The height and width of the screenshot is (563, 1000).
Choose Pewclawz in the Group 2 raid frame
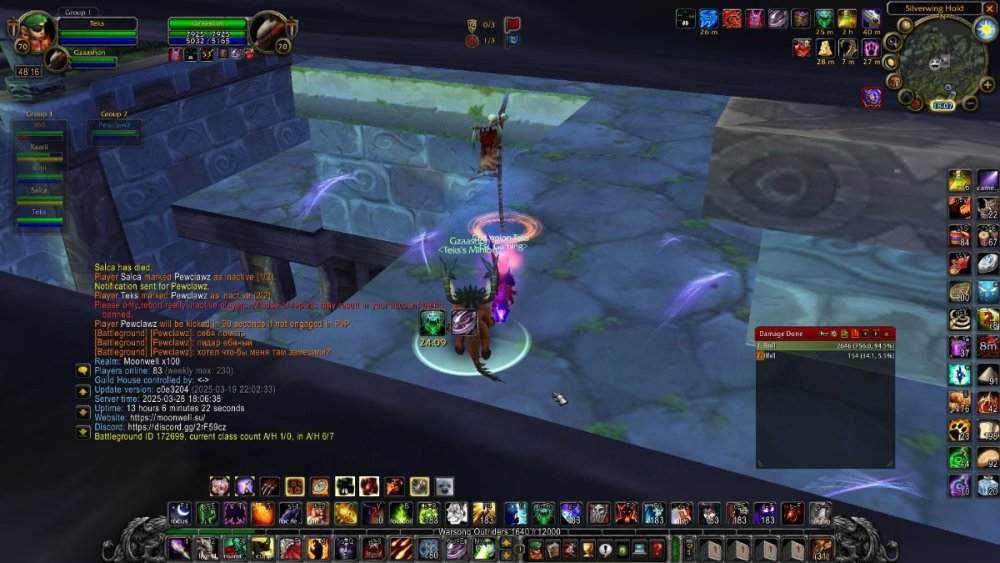click(x=113, y=128)
